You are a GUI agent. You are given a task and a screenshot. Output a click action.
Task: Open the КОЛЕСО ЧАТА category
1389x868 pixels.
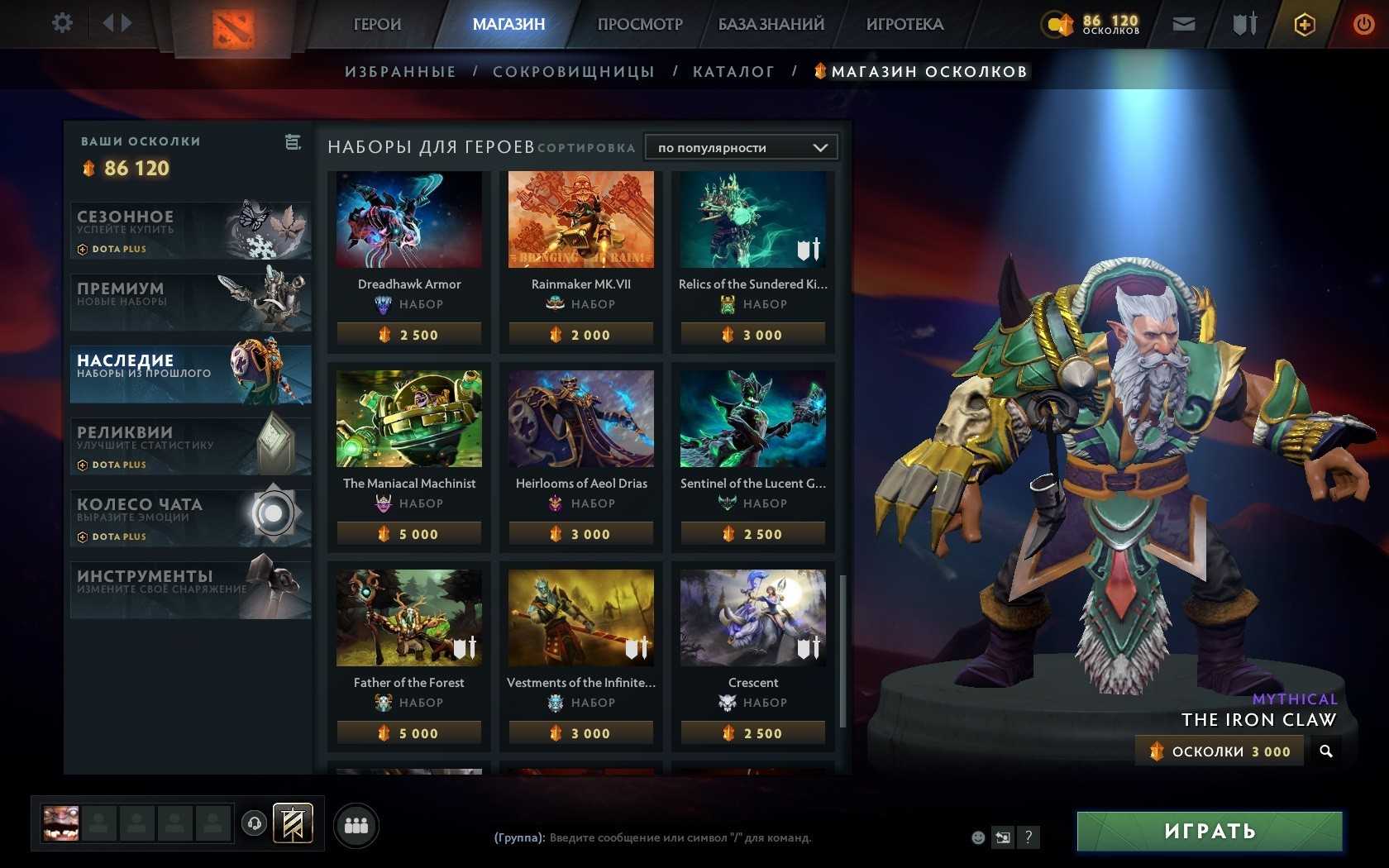(190, 518)
